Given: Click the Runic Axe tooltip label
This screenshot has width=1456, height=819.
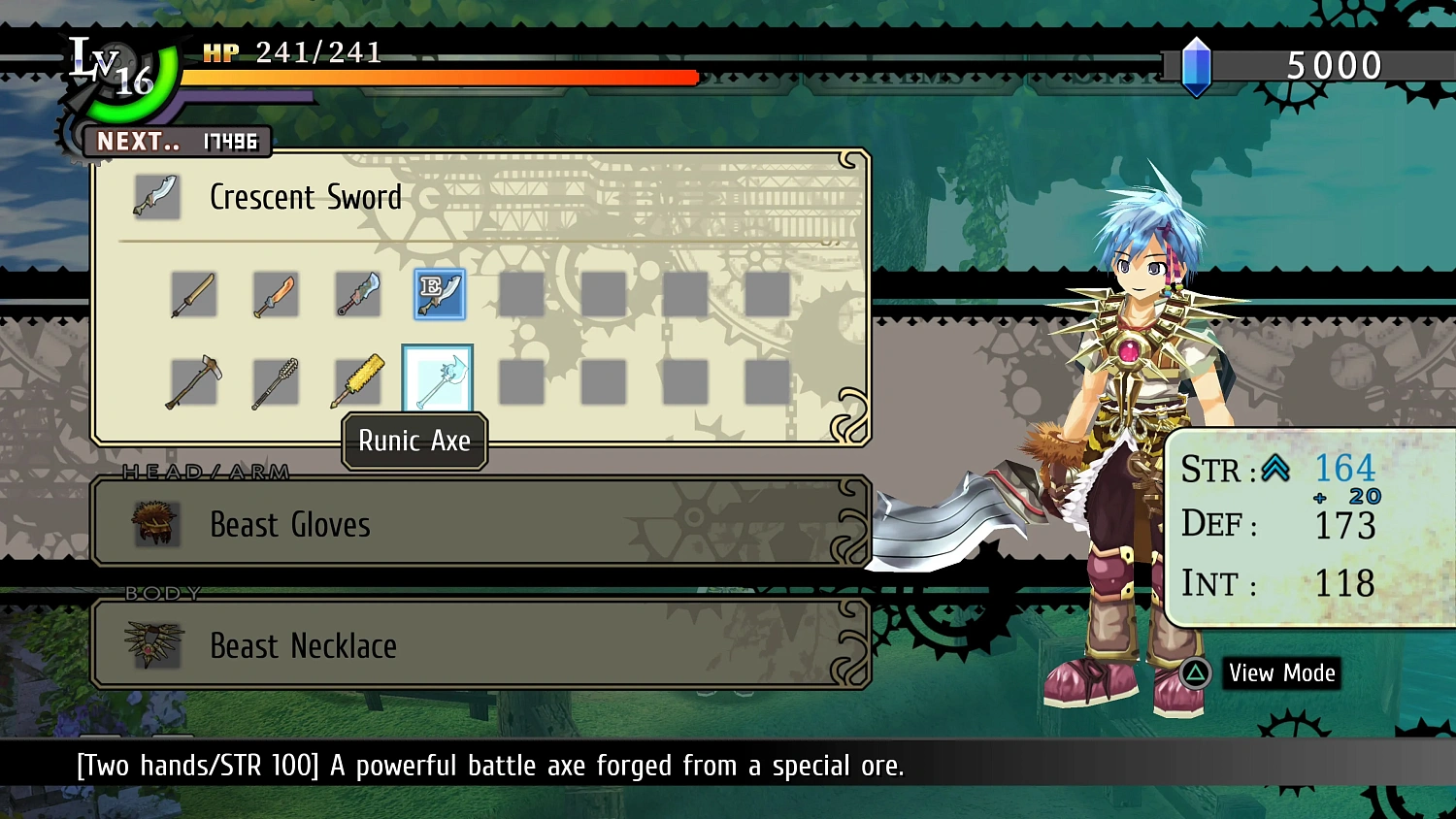Looking at the screenshot, I should pos(414,442).
